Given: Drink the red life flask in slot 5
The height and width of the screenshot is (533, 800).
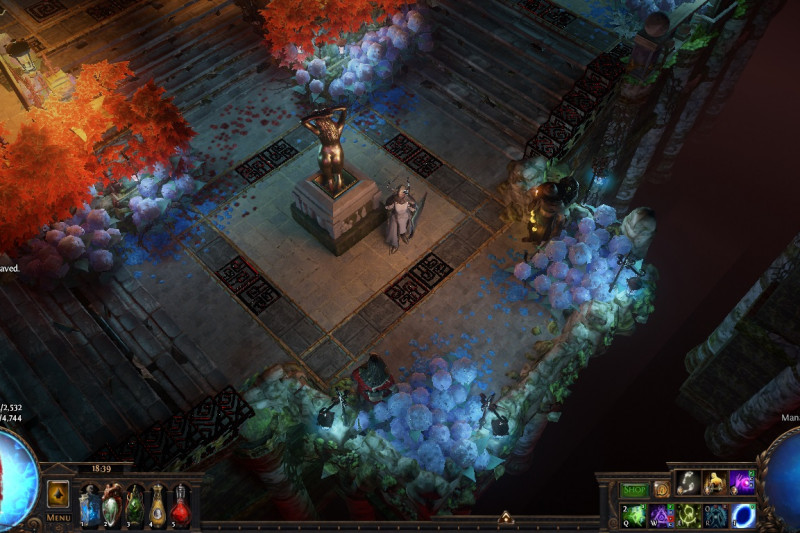Looking at the screenshot, I should [180, 503].
